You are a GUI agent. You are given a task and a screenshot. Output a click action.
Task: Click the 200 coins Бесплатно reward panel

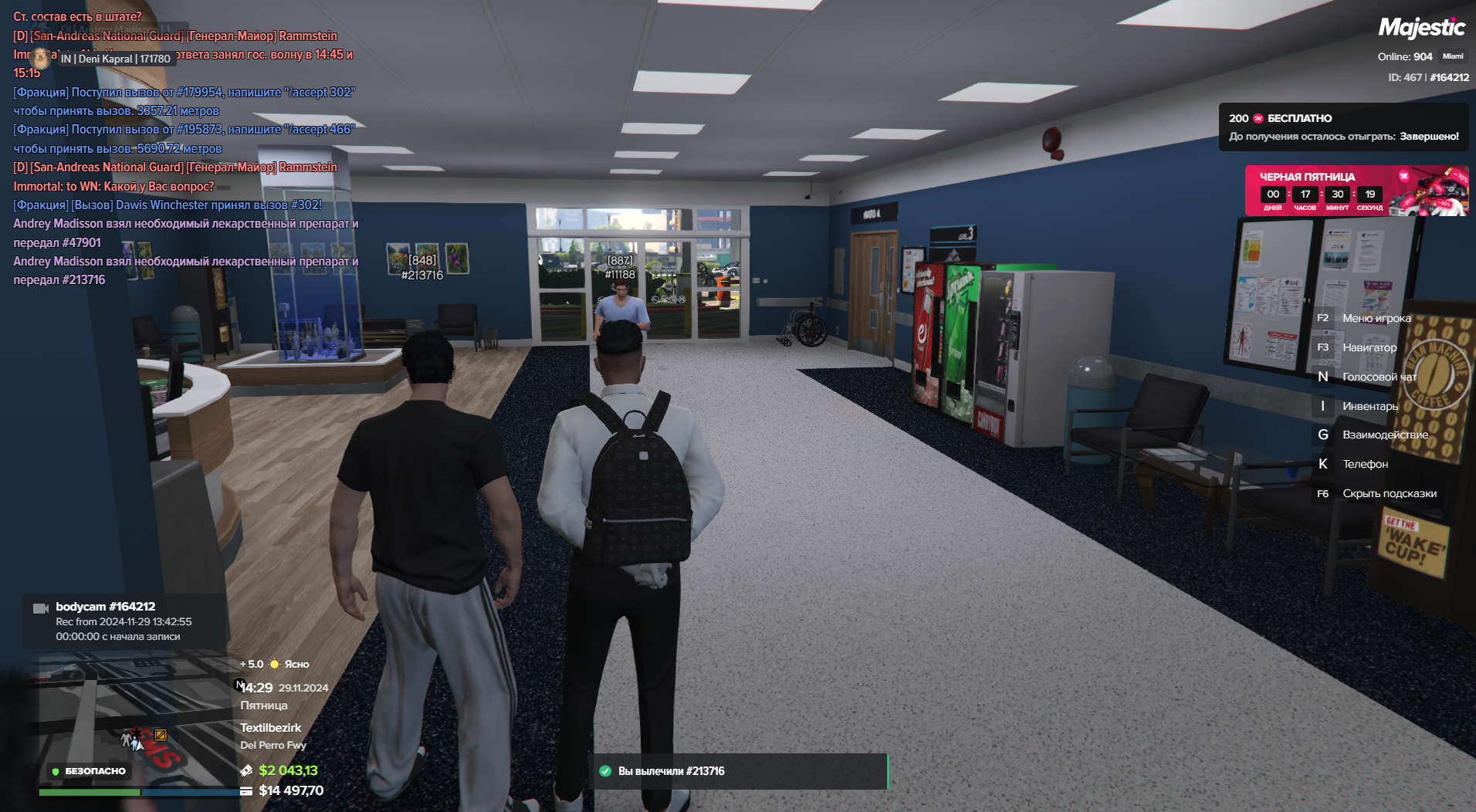[1343, 127]
